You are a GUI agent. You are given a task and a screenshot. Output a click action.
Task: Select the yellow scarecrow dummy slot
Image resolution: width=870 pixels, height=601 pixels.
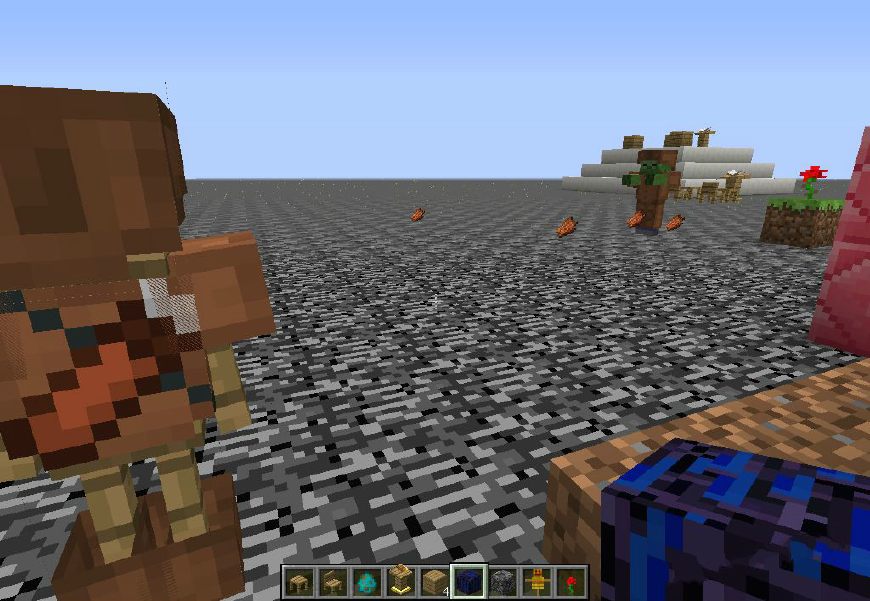click(x=537, y=582)
